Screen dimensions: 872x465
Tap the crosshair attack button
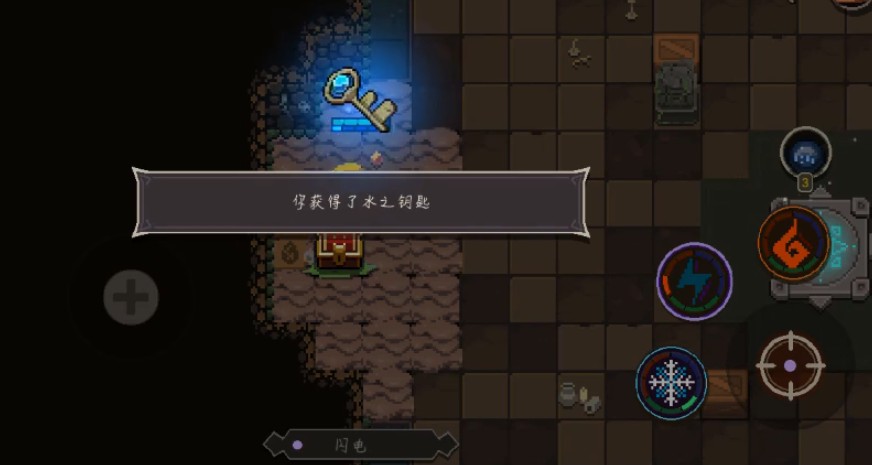coord(790,365)
